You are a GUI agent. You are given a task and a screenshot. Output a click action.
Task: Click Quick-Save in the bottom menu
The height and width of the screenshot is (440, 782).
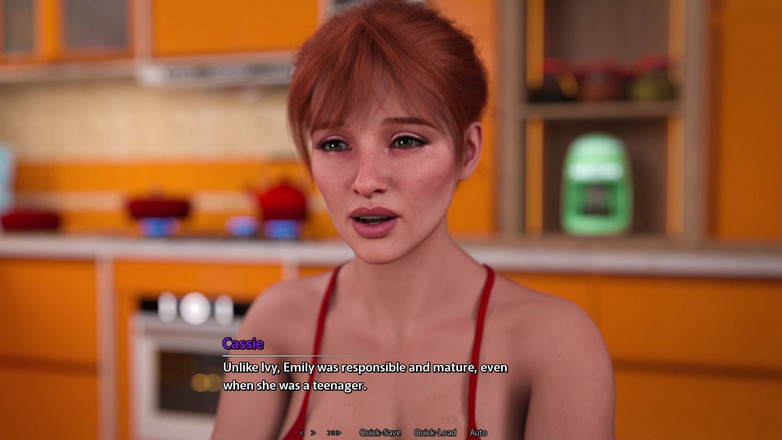pyautogui.click(x=380, y=433)
